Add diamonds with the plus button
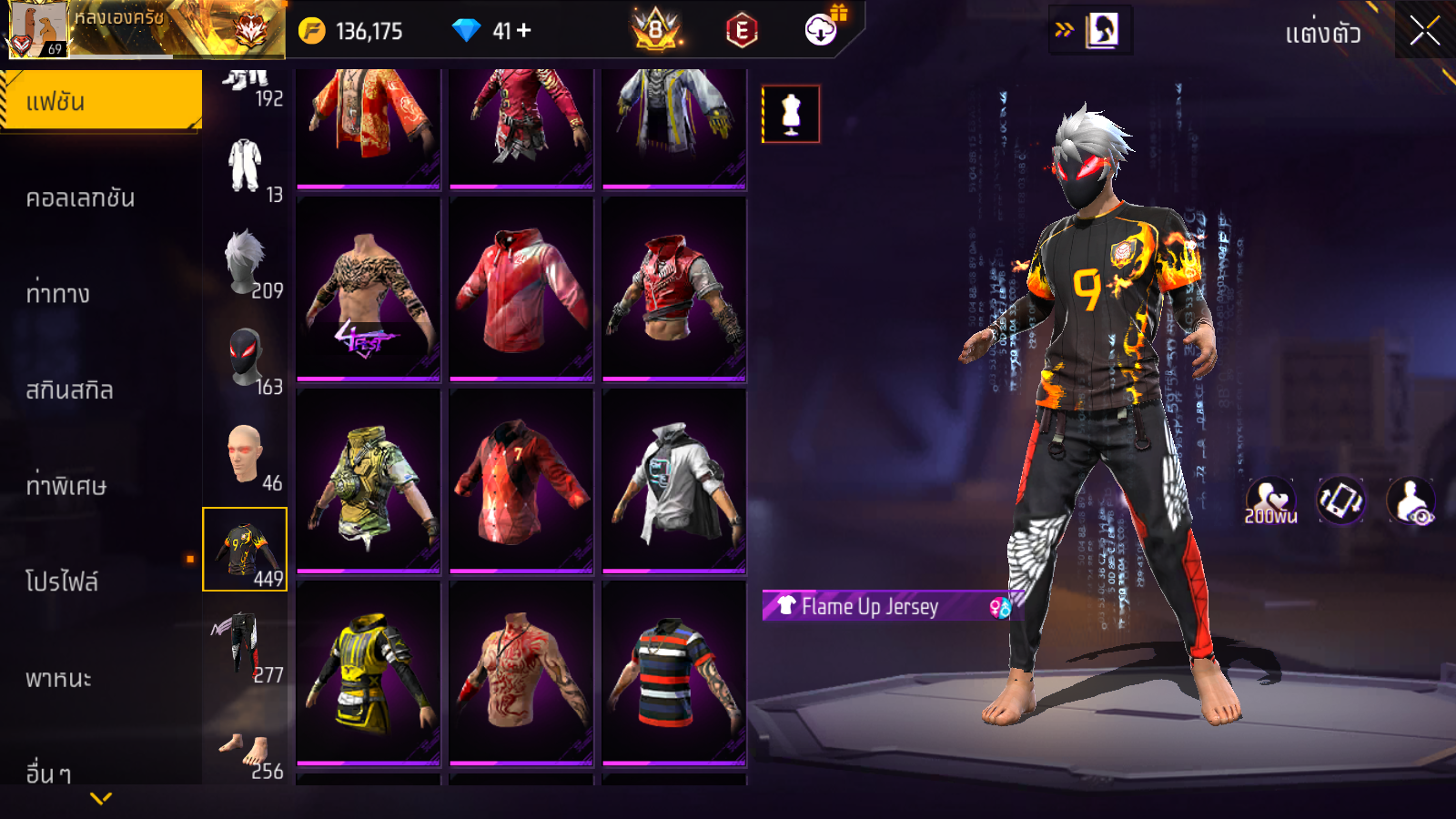The width and height of the screenshot is (1456, 819). pos(524,31)
